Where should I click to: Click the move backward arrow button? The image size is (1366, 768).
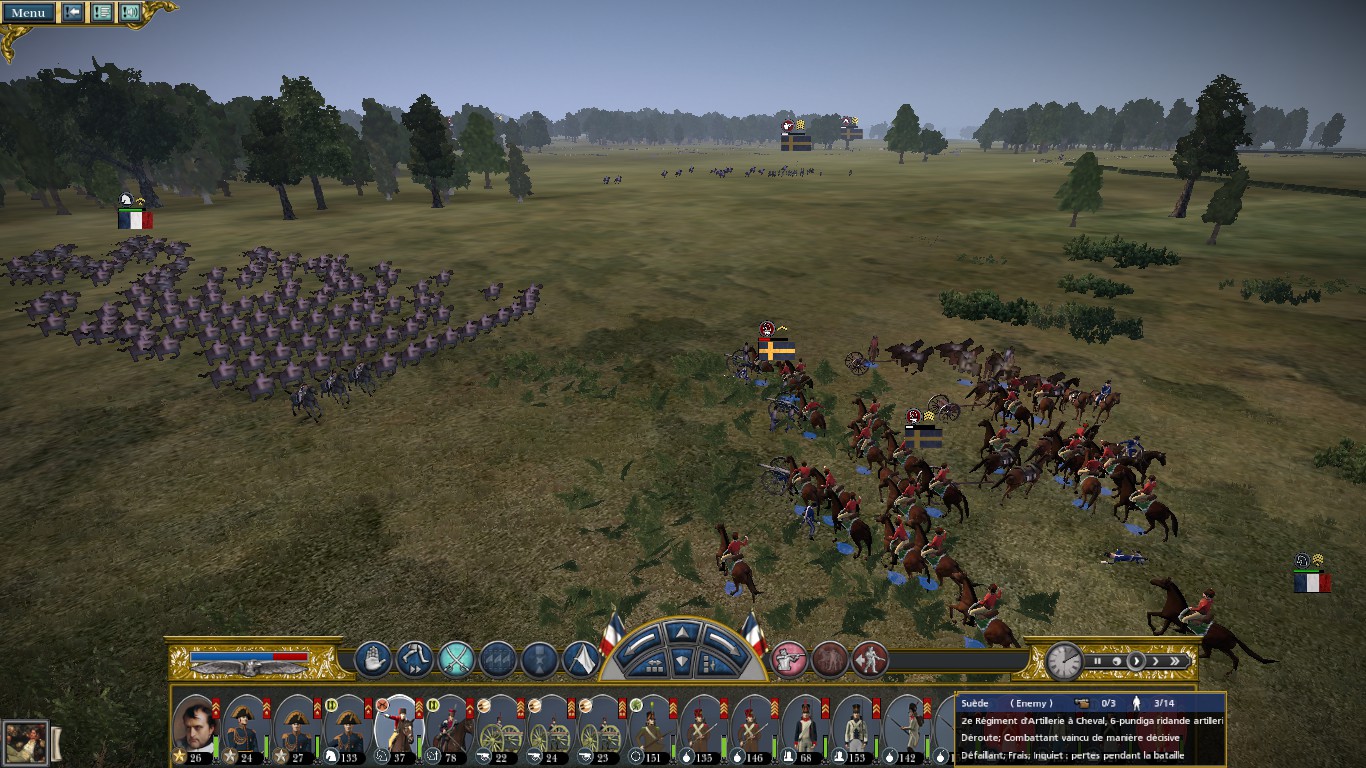[x=682, y=661]
